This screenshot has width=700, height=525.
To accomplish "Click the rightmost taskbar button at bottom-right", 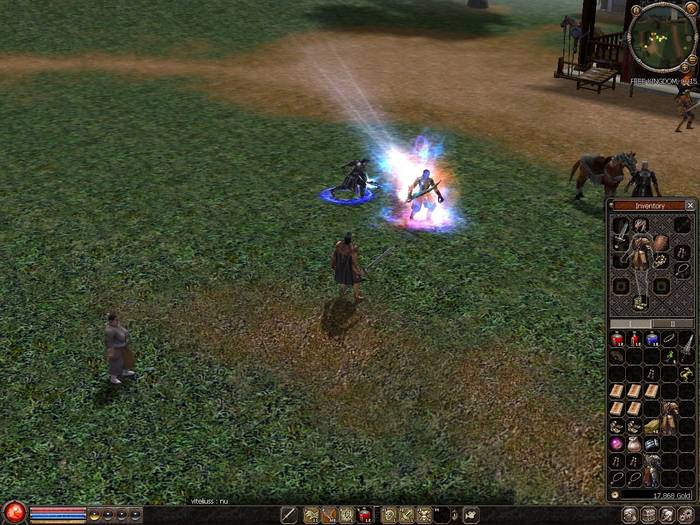I will coord(688,515).
